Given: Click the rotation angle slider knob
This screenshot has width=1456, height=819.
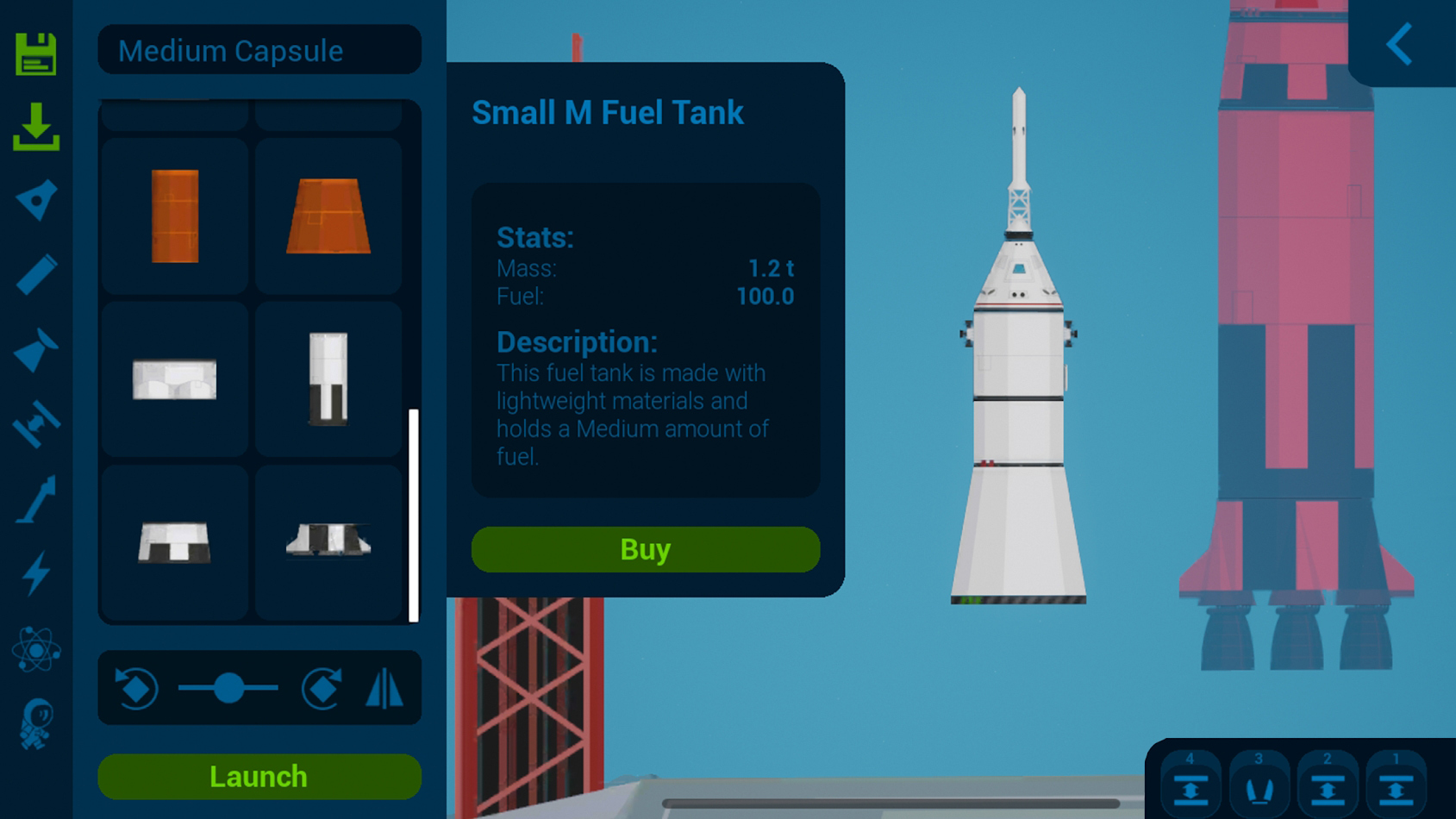Looking at the screenshot, I should pyautogui.click(x=228, y=688).
